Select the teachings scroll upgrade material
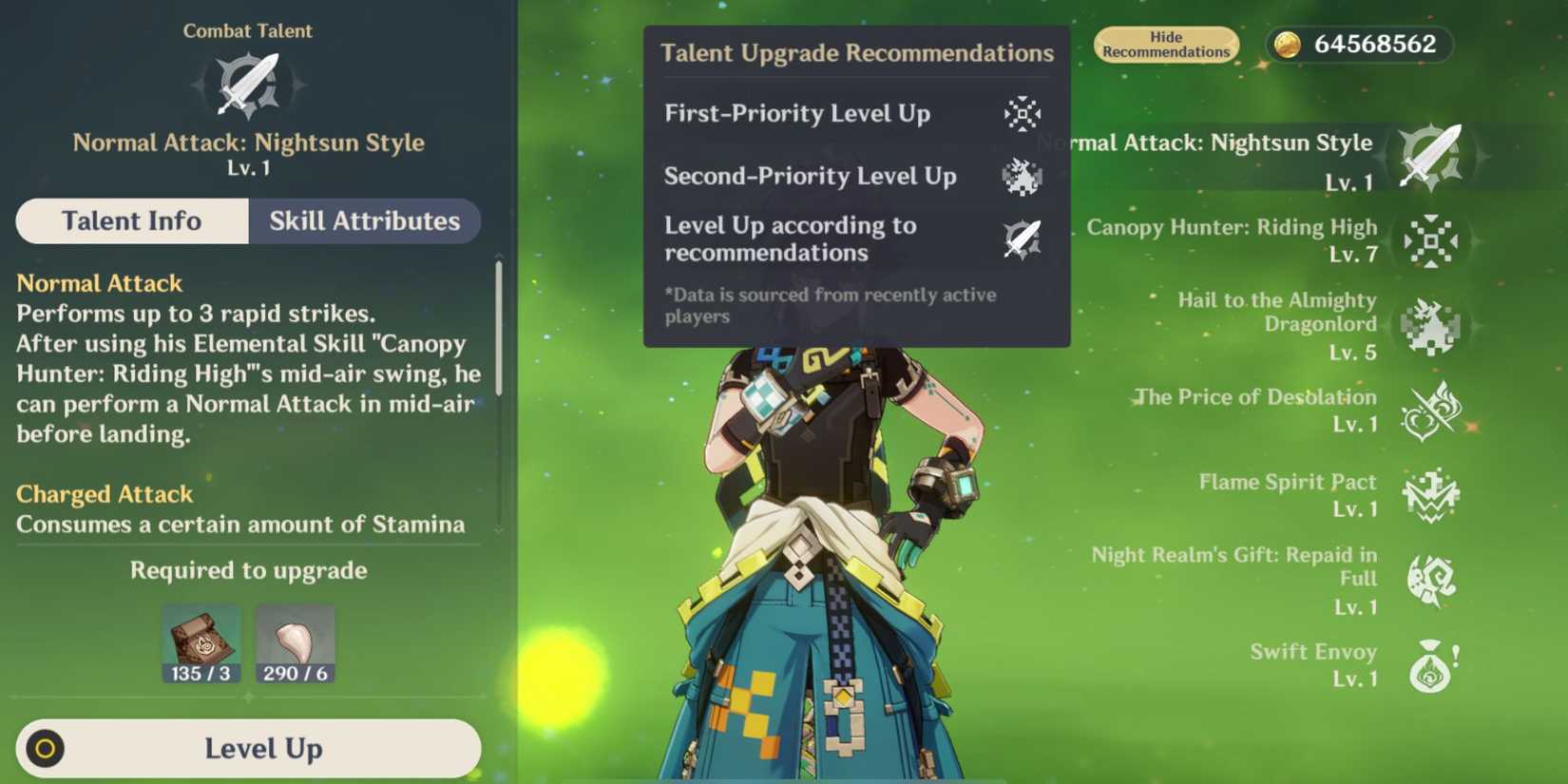Viewport: 1568px width, 784px height. click(202, 640)
